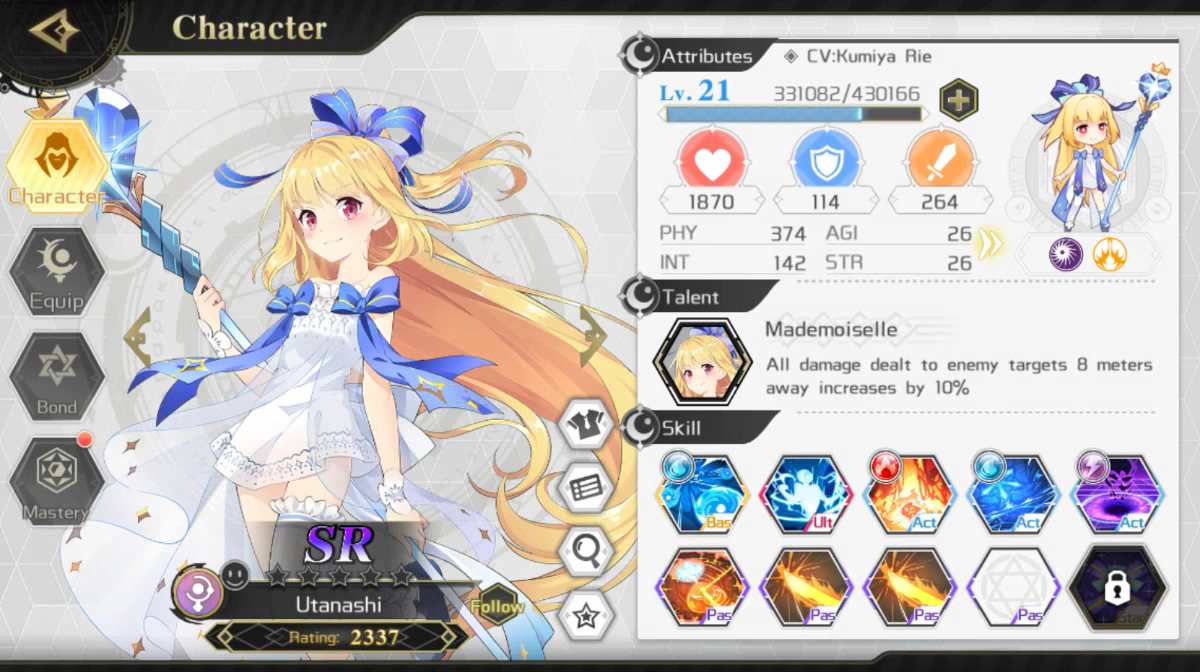Open the character info list button
This screenshot has width=1200, height=672.
pyautogui.click(x=586, y=488)
